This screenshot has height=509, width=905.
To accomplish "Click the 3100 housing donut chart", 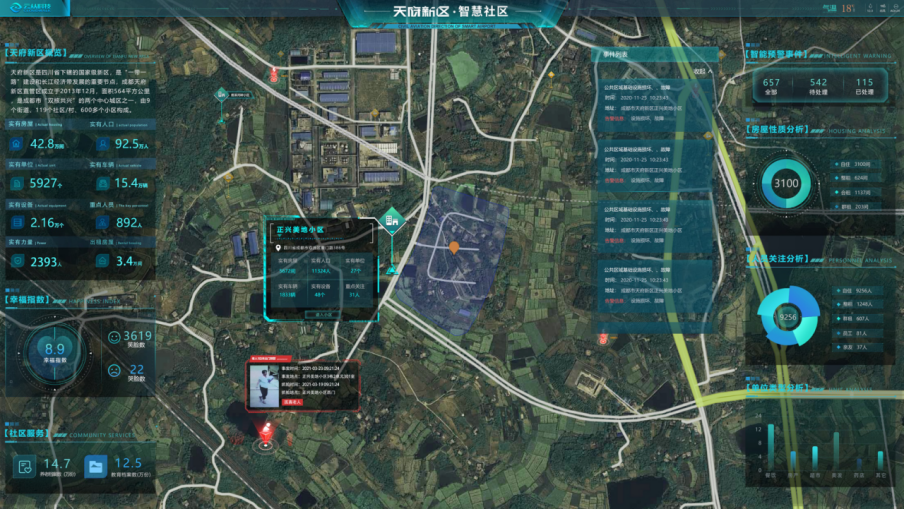I will pyautogui.click(x=786, y=183).
